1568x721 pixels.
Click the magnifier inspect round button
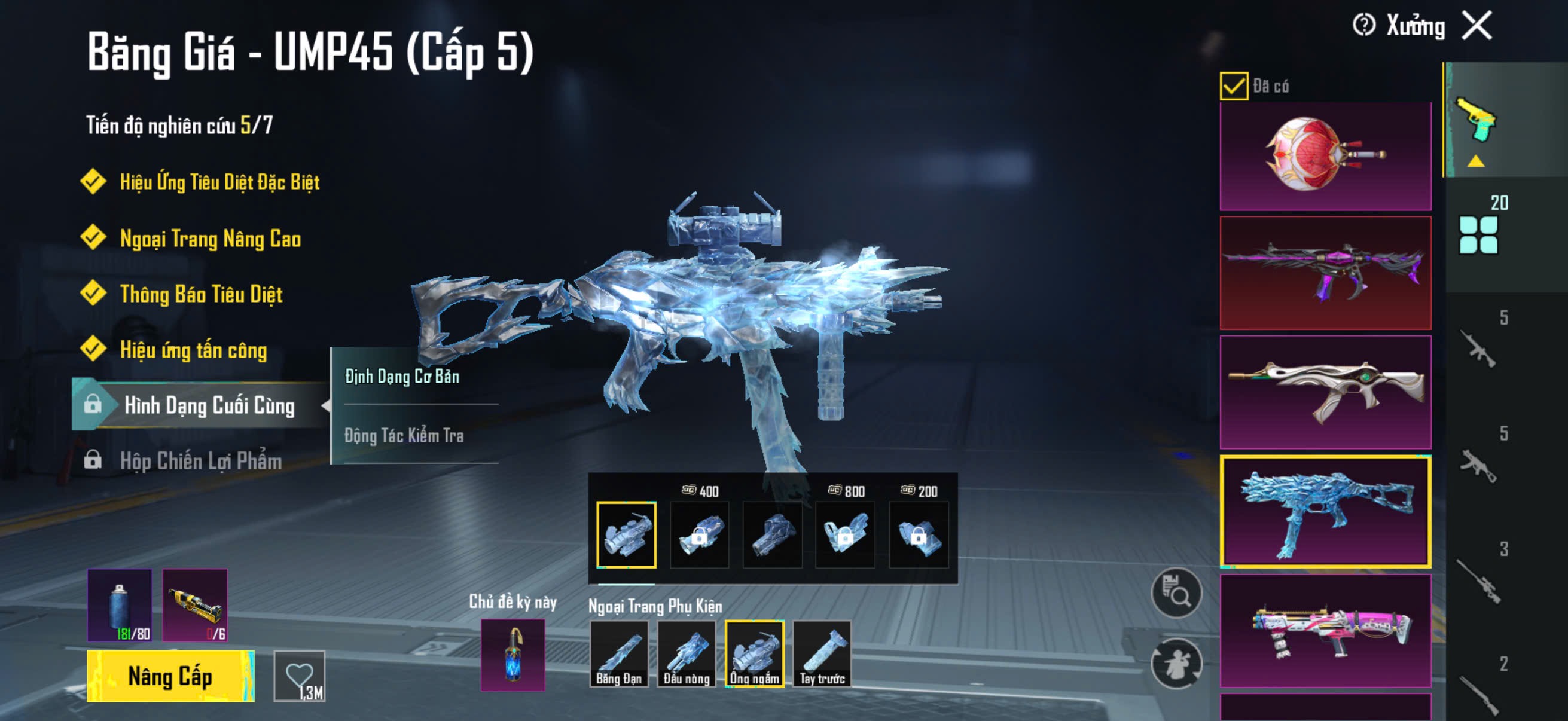[x=1176, y=592]
